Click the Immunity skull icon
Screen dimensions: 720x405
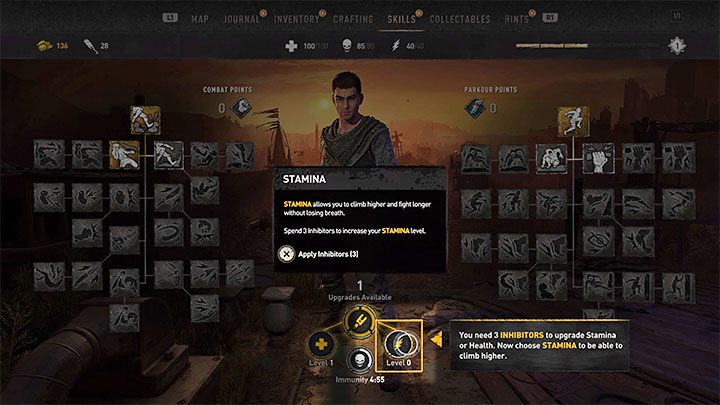[358, 361]
